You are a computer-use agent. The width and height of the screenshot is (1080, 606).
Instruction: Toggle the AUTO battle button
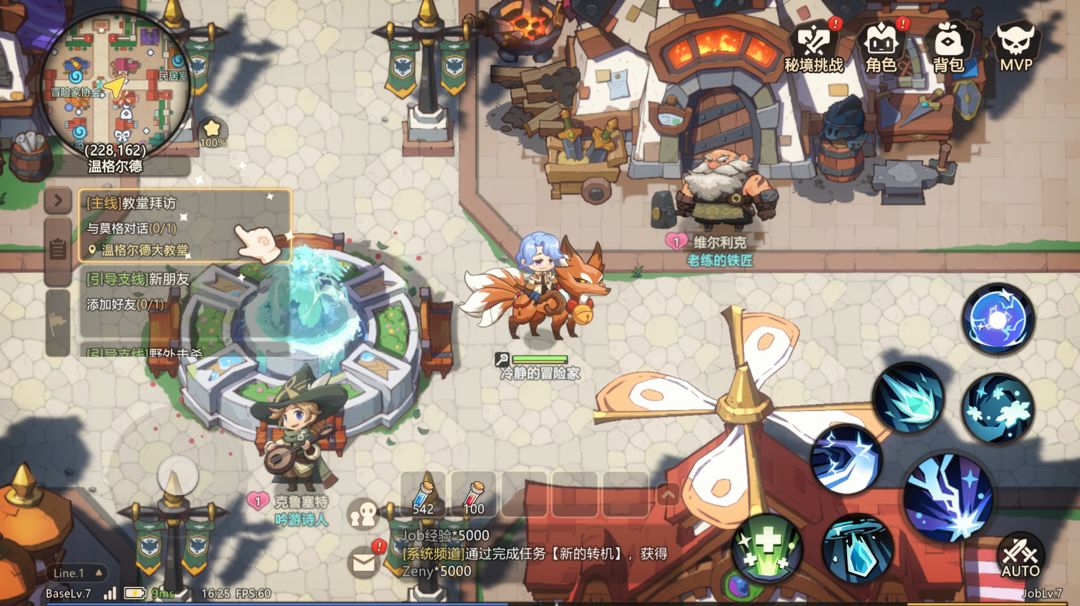click(x=1020, y=556)
